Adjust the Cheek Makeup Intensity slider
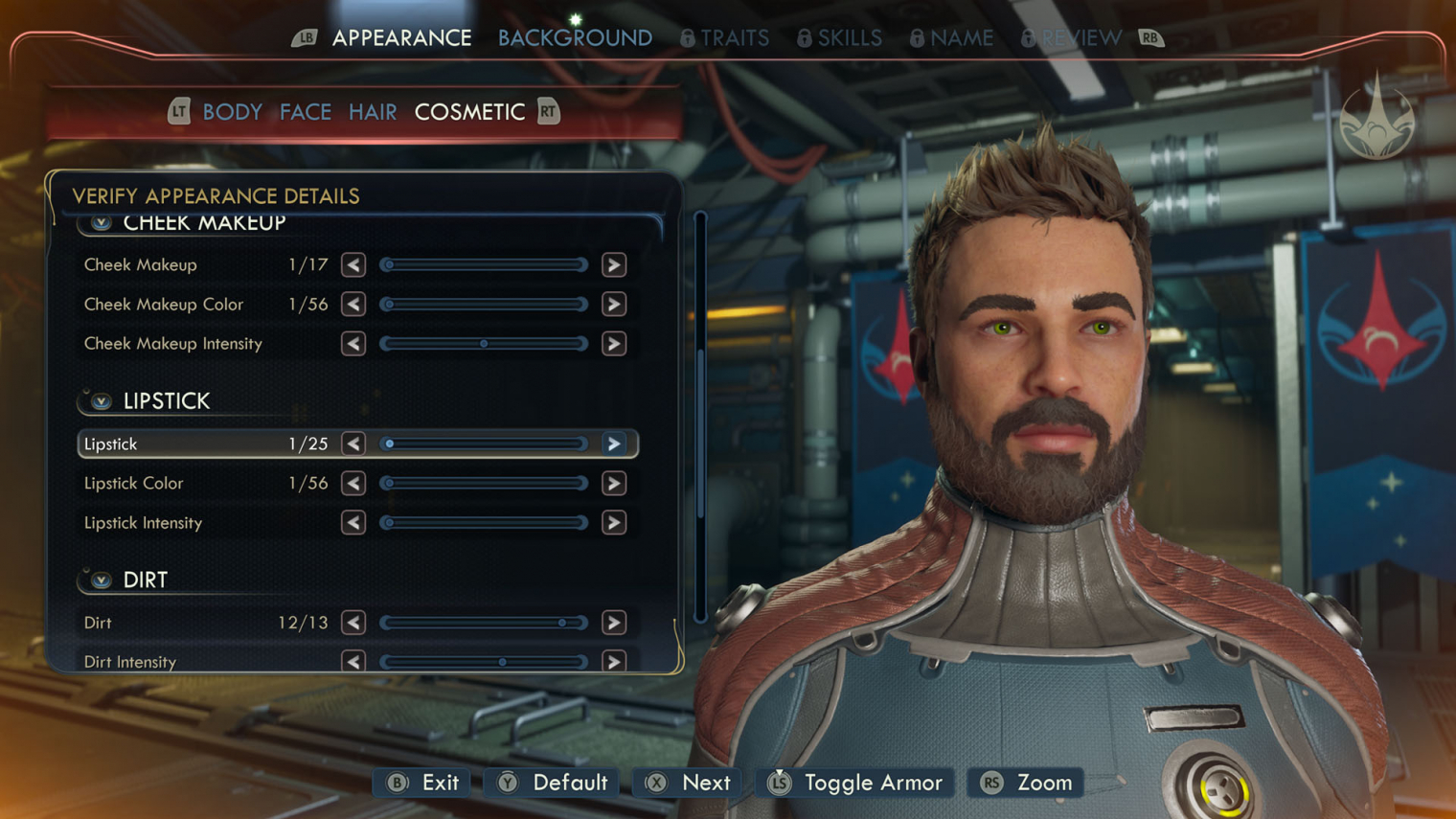This screenshot has width=1456, height=819. [x=484, y=344]
